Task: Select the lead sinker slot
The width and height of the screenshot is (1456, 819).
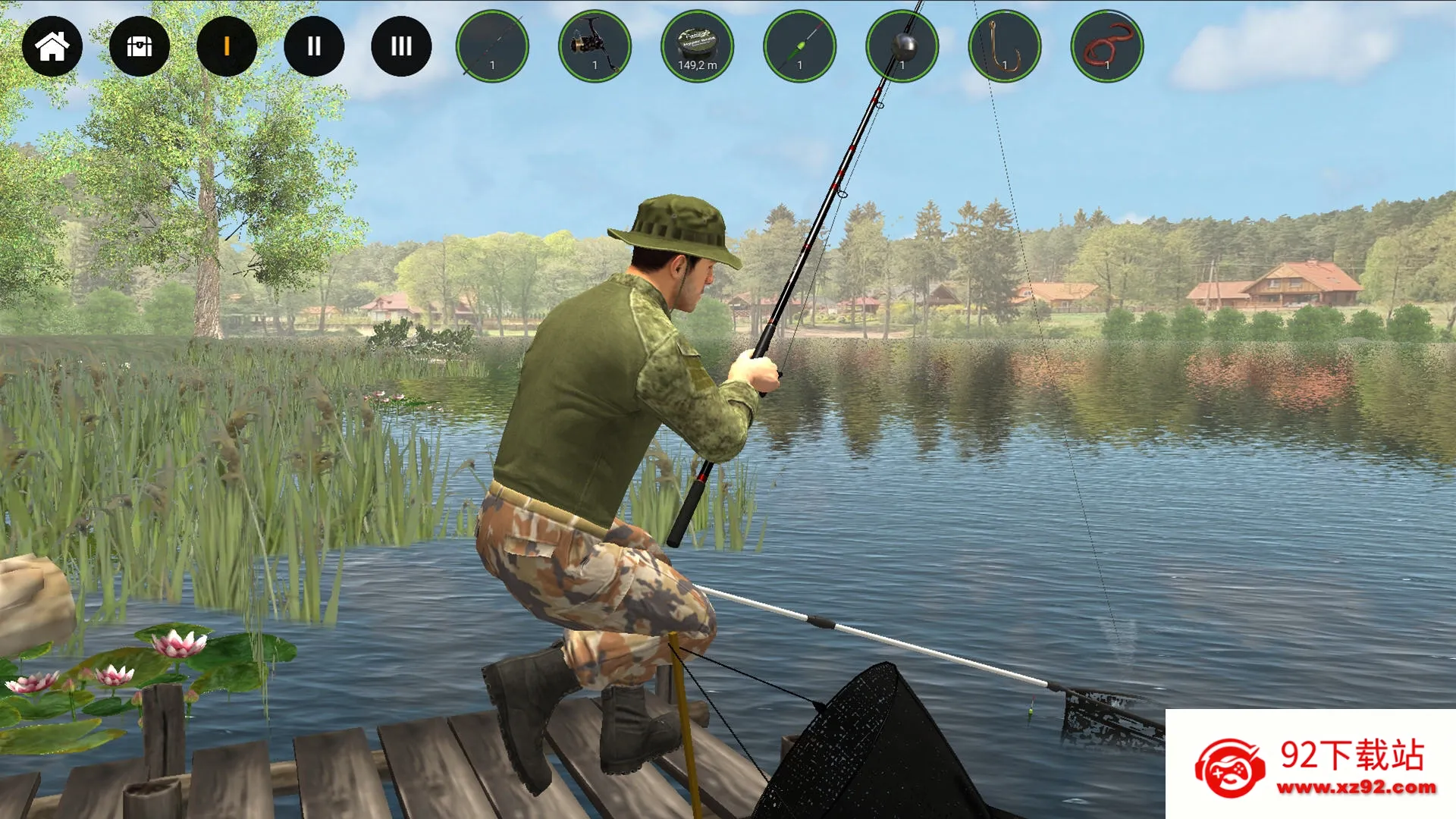Action: [x=902, y=46]
